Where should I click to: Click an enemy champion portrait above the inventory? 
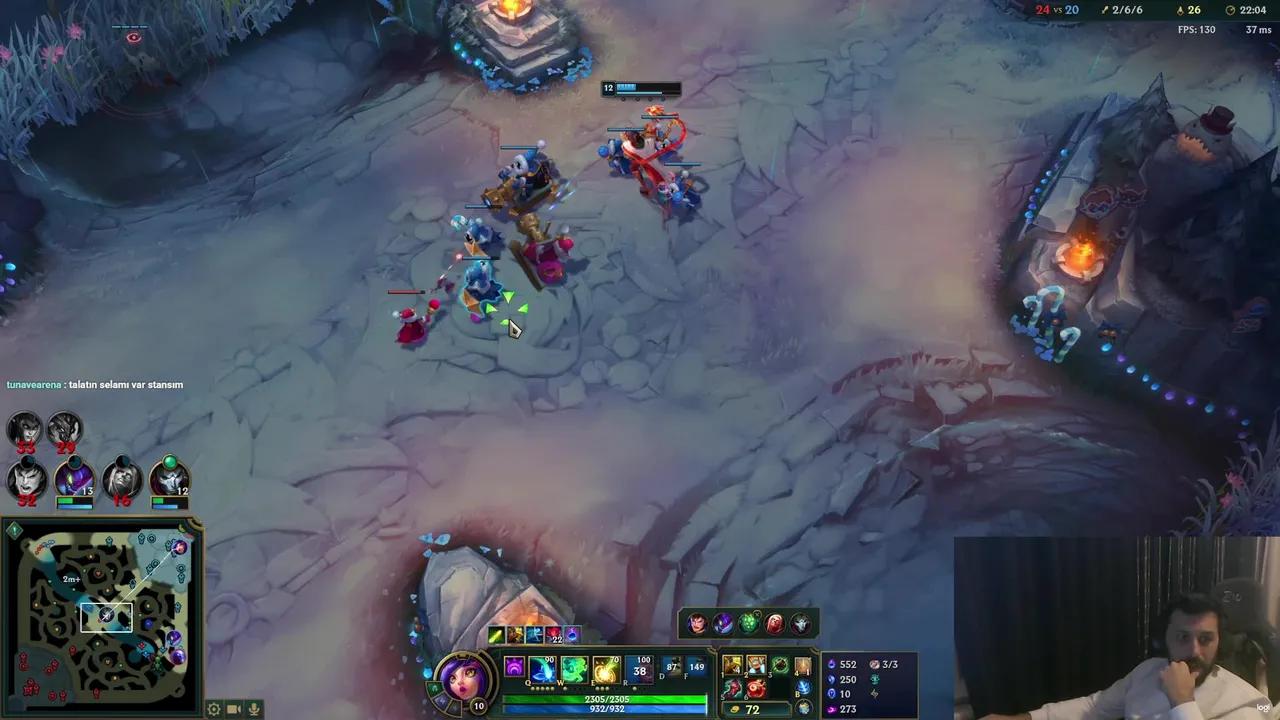pos(695,622)
